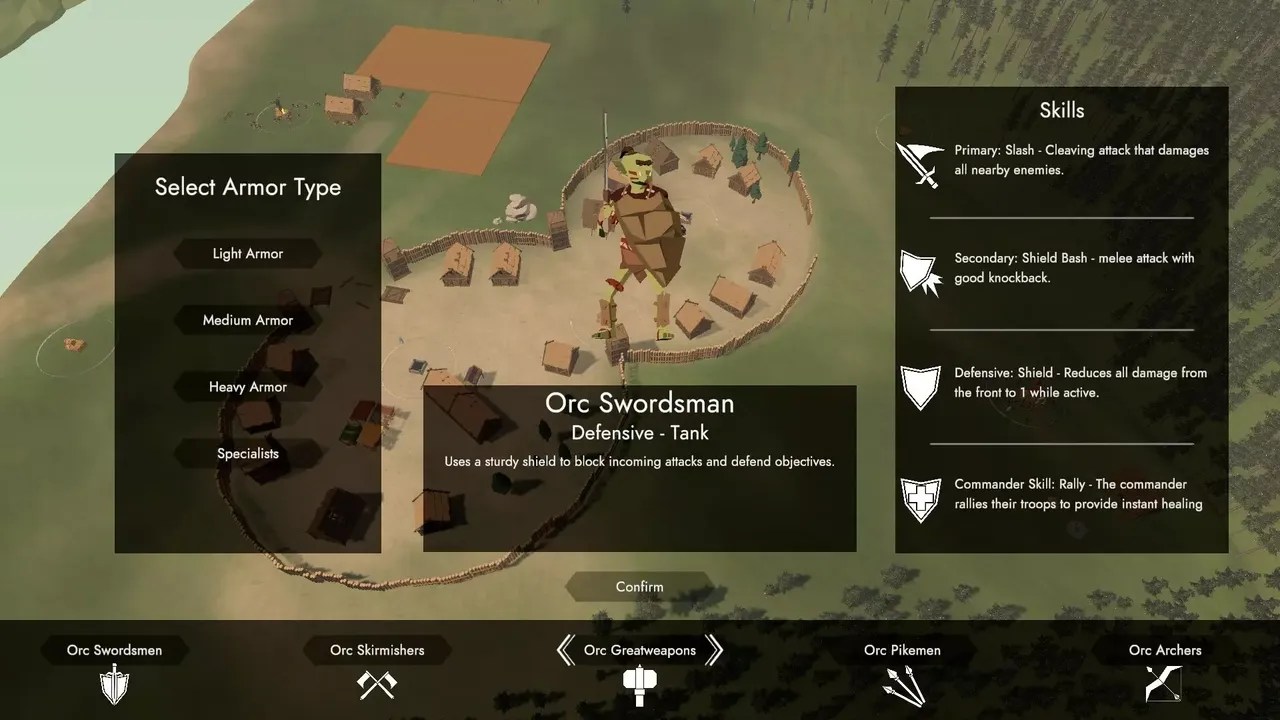Switch to Orc Pikemen
This screenshot has width=1280, height=720.
[x=902, y=650]
